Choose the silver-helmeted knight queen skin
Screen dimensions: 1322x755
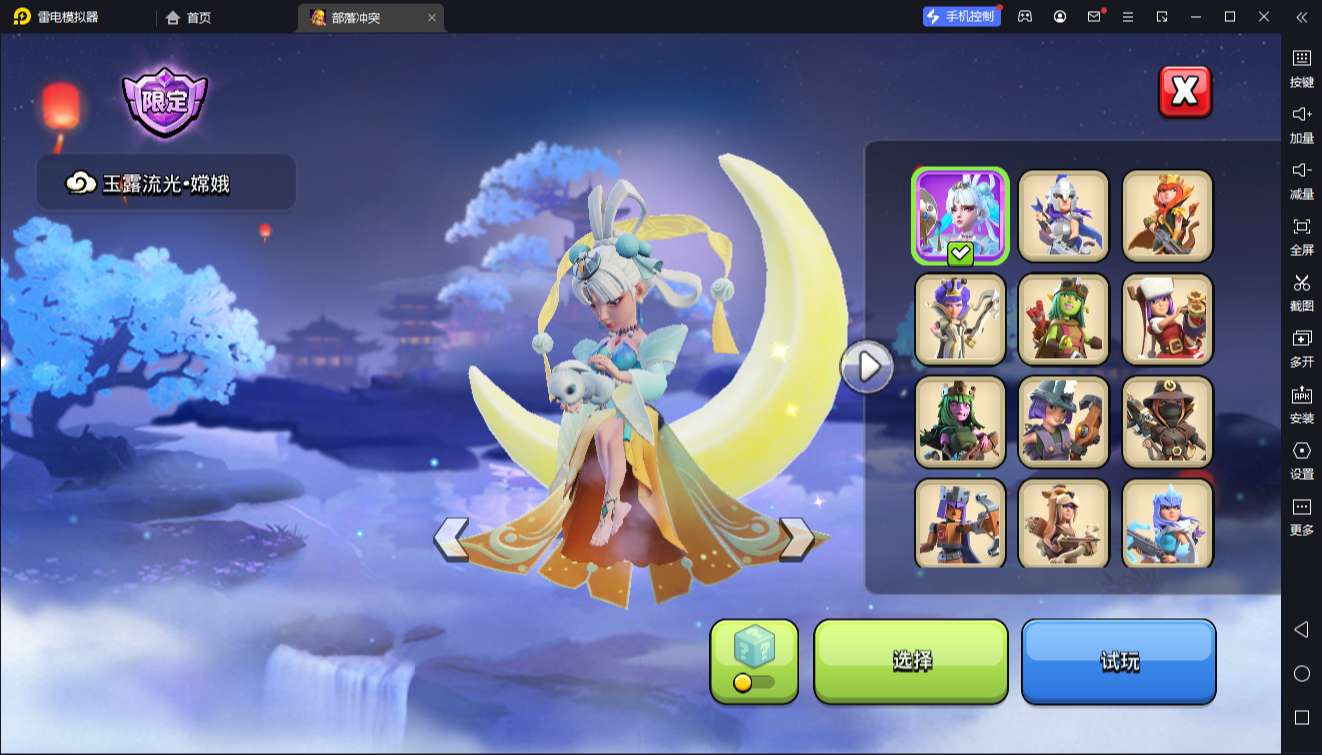click(1063, 215)
